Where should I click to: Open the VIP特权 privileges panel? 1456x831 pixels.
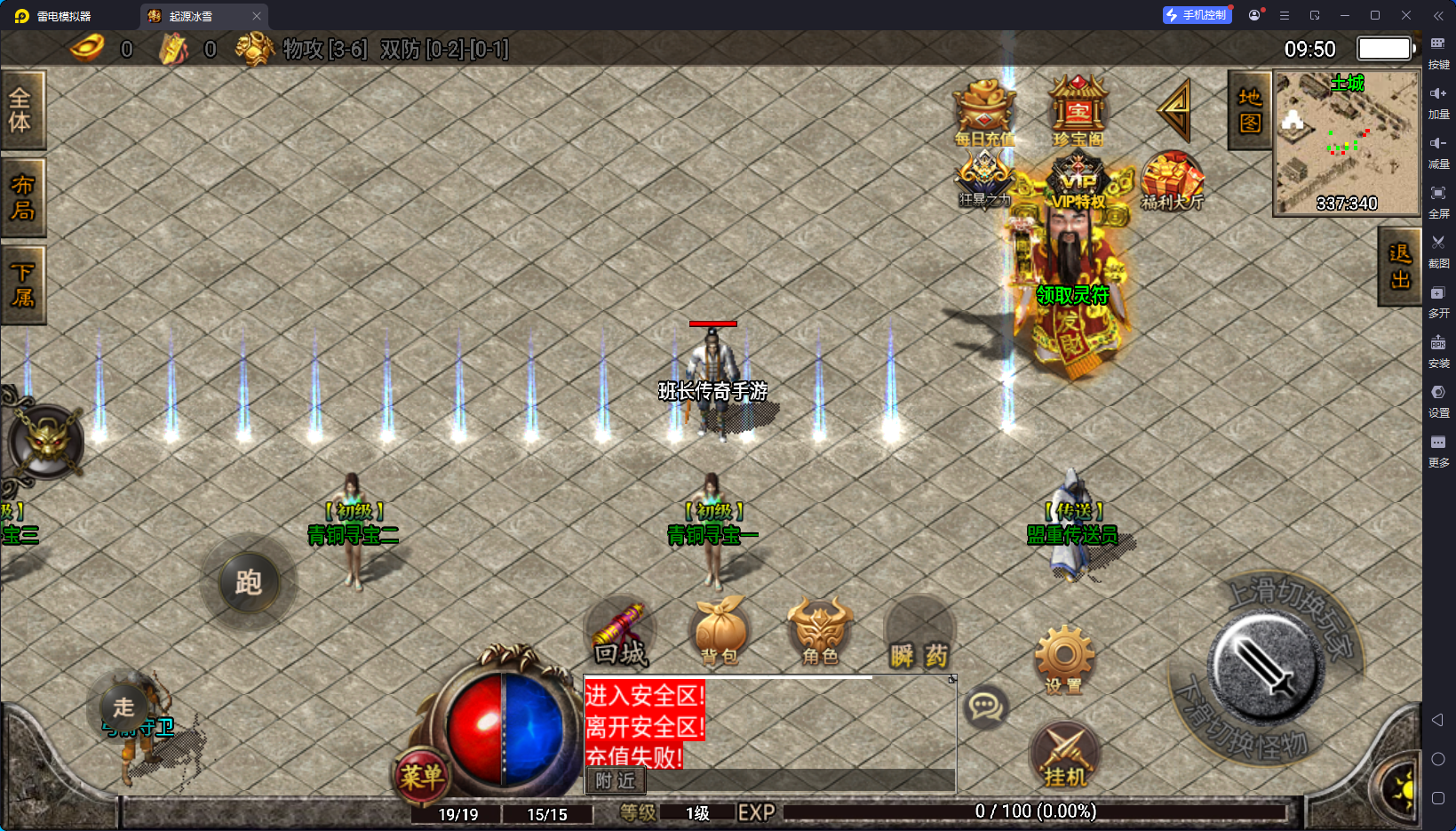pos(1078,182)
